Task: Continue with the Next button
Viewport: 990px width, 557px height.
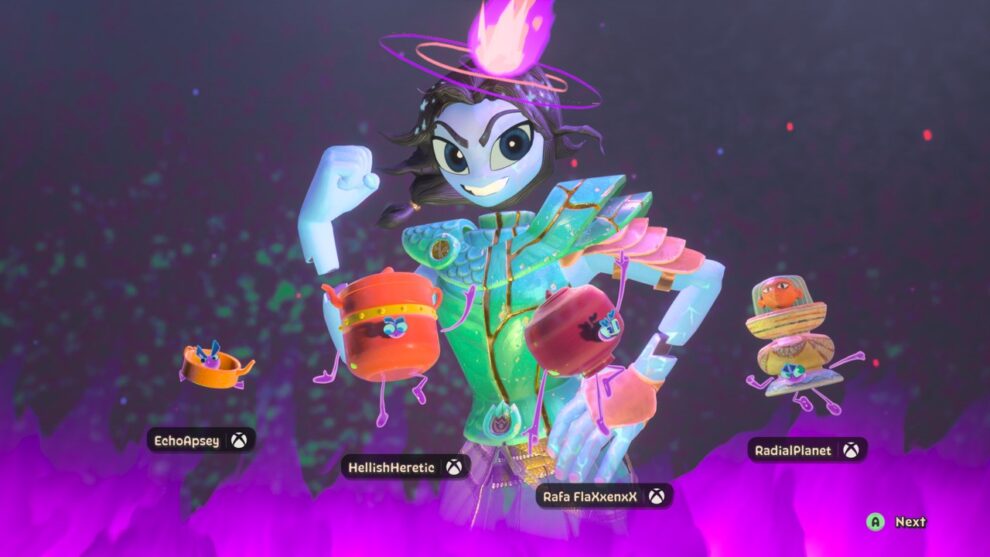Action: coord(898,522)
